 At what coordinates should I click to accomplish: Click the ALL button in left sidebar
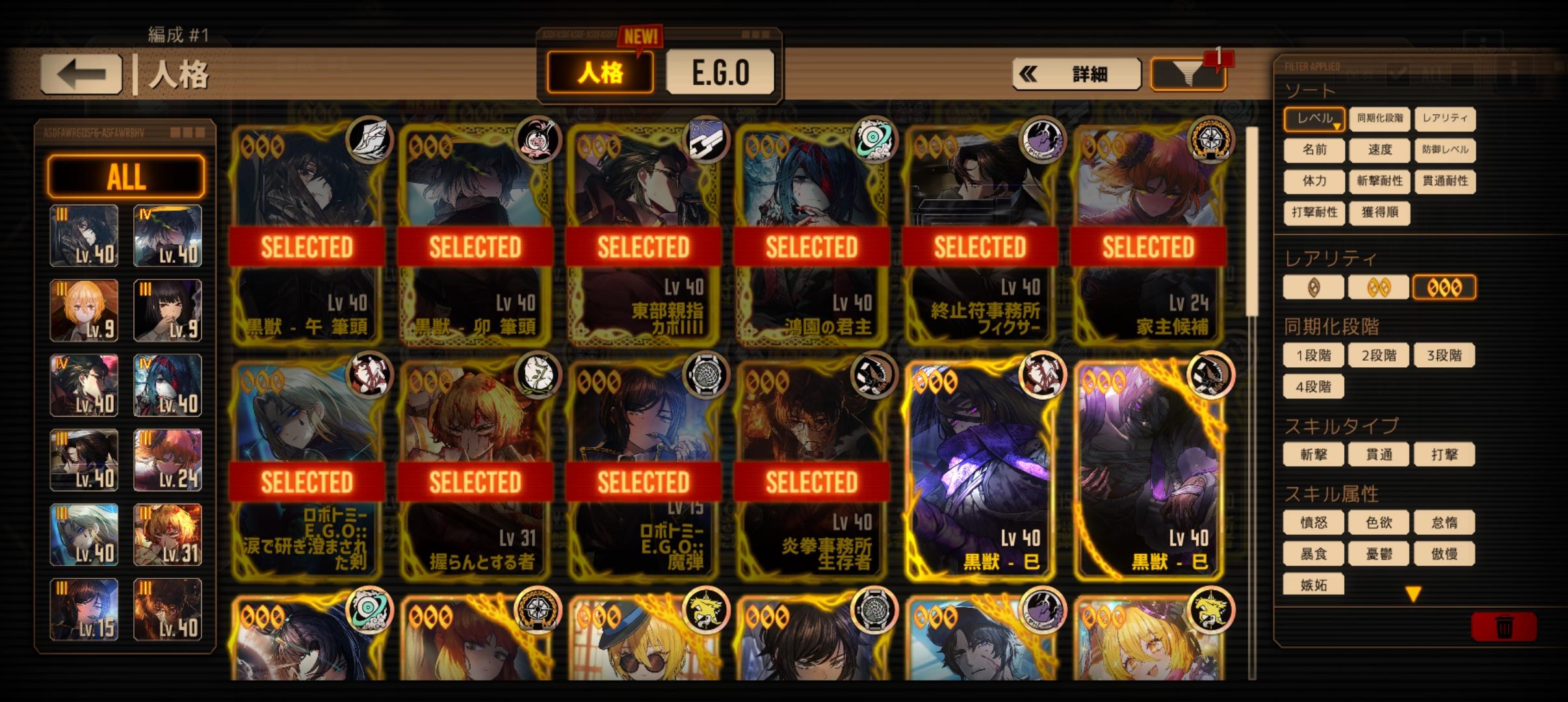coord(126,175)
